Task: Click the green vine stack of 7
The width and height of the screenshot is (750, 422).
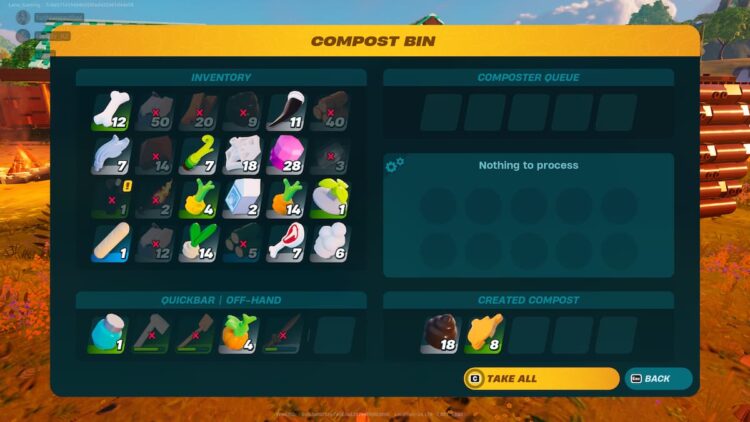Action: [x=198, y=154]
